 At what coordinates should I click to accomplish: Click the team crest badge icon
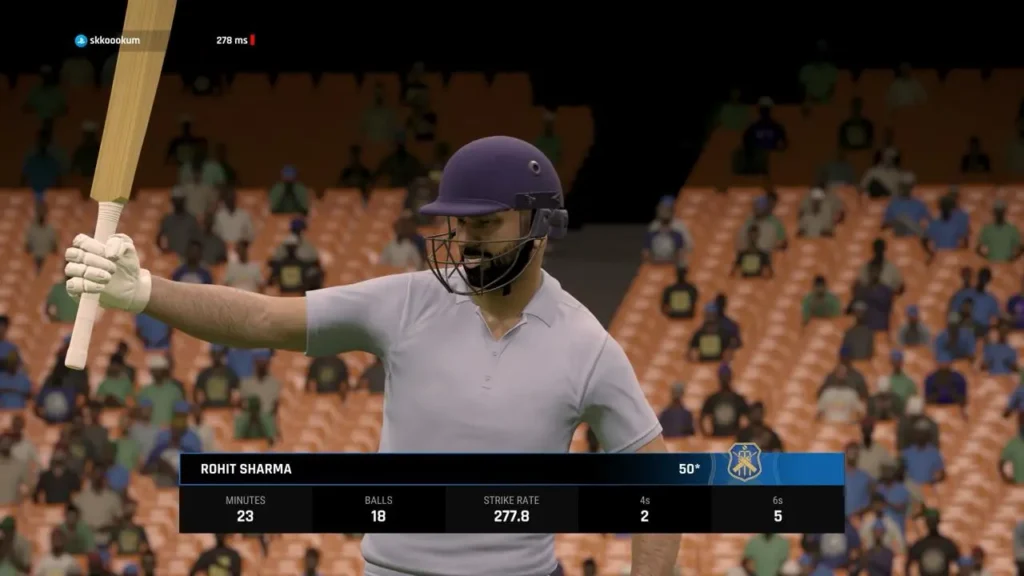[744, 463]
